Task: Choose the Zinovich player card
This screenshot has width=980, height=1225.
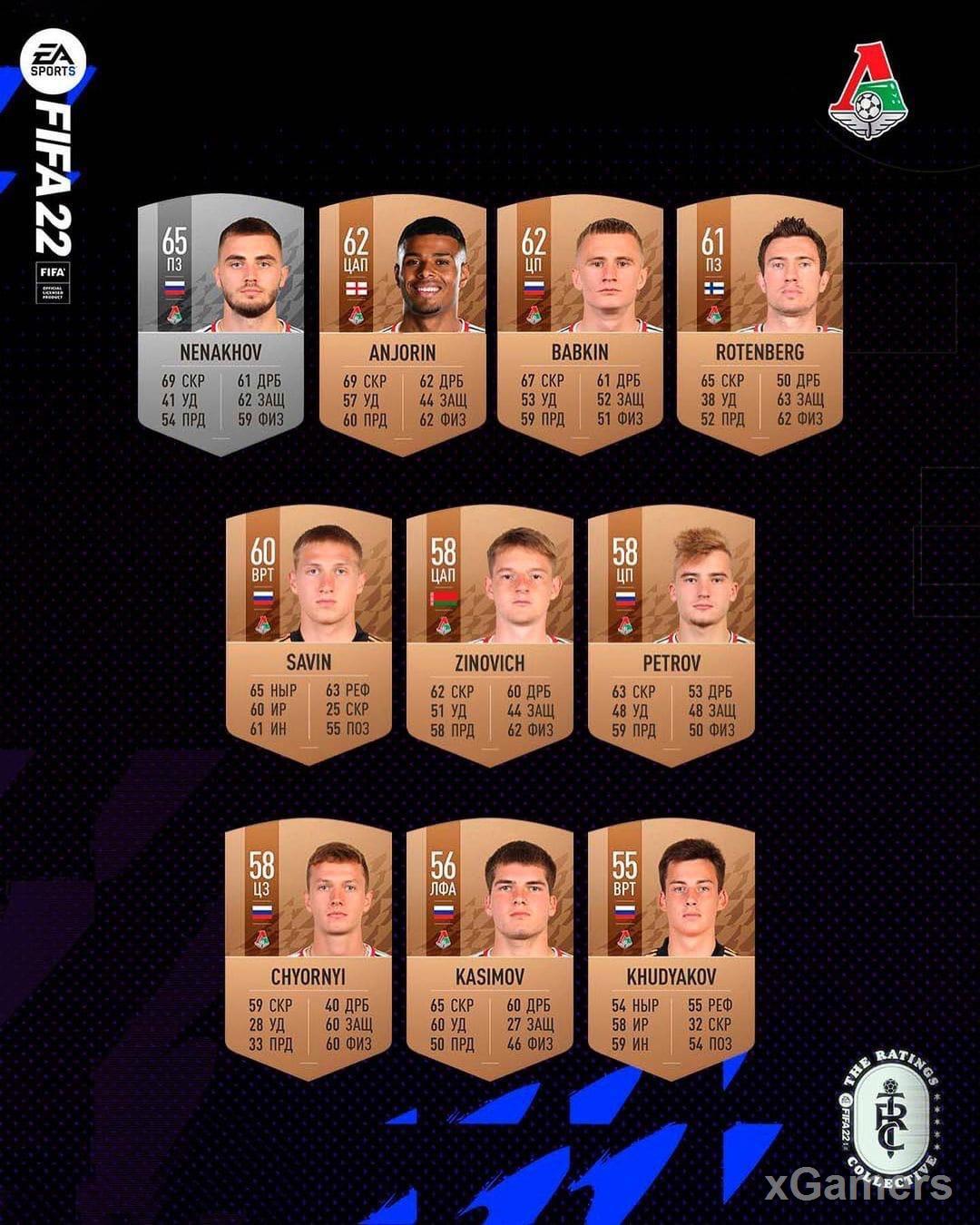Action: [x=489, y=635]
